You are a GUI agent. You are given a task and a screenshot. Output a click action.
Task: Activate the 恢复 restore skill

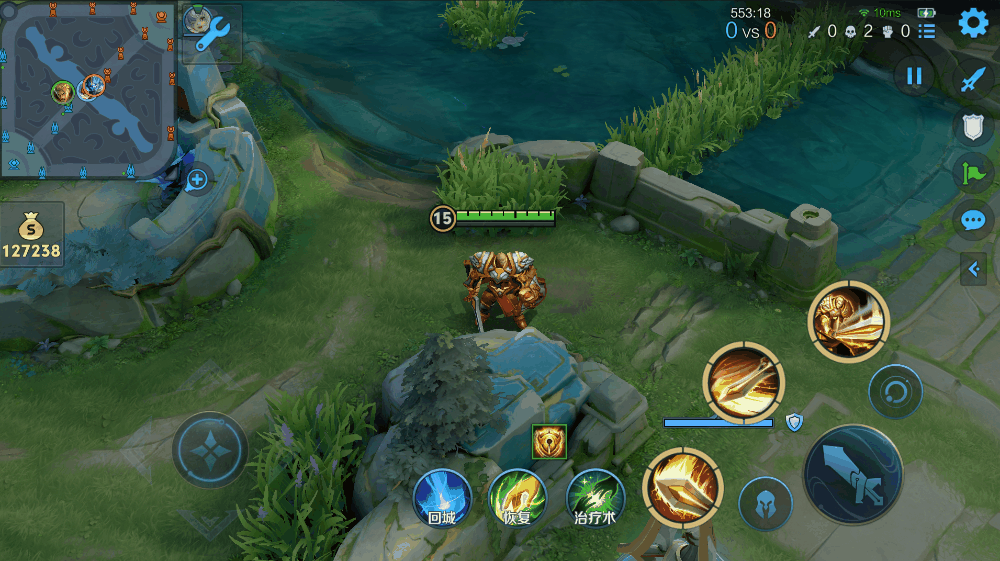coord(517,498)
